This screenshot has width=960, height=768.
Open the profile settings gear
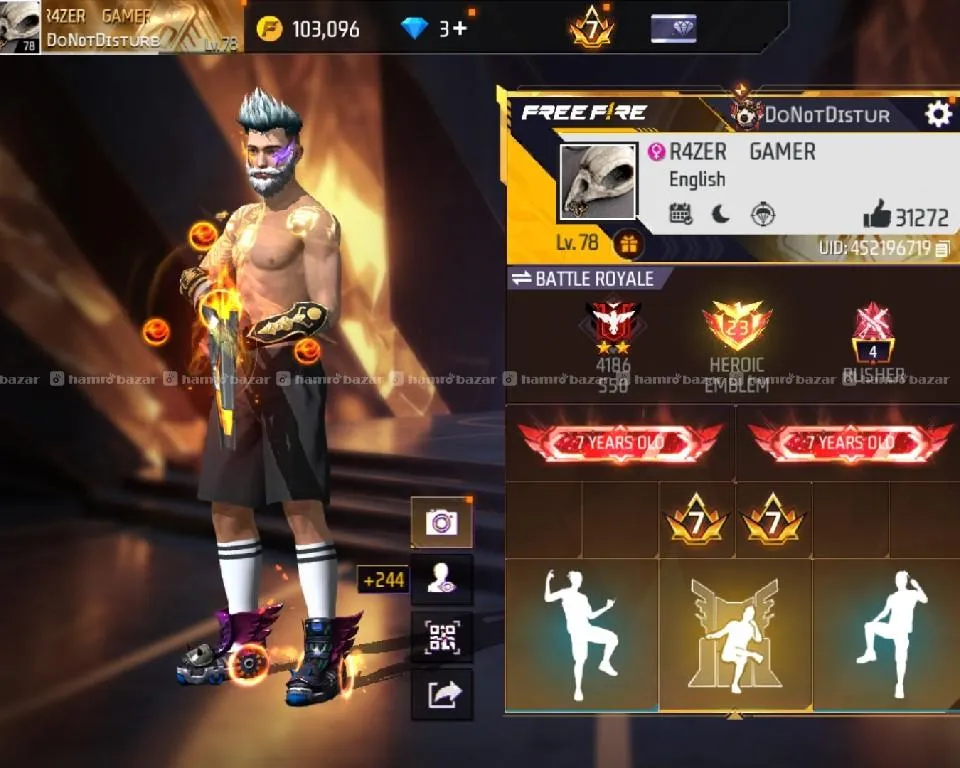coord(938,114)
